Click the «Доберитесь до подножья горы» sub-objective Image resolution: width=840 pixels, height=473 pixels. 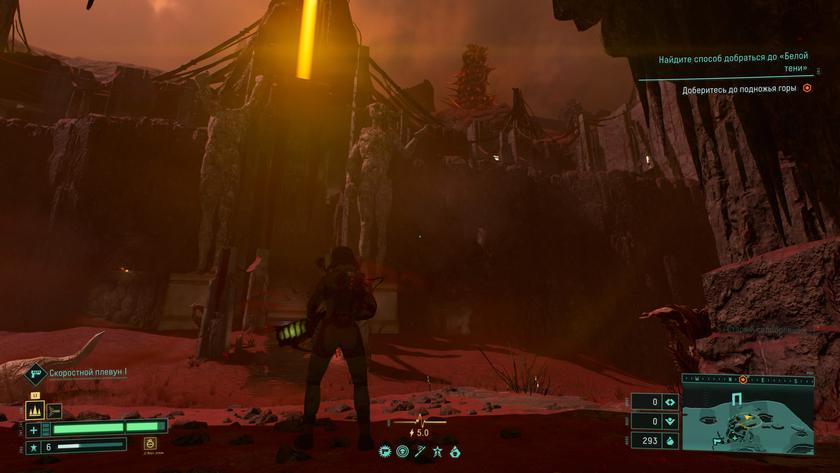tap(739, 89)
